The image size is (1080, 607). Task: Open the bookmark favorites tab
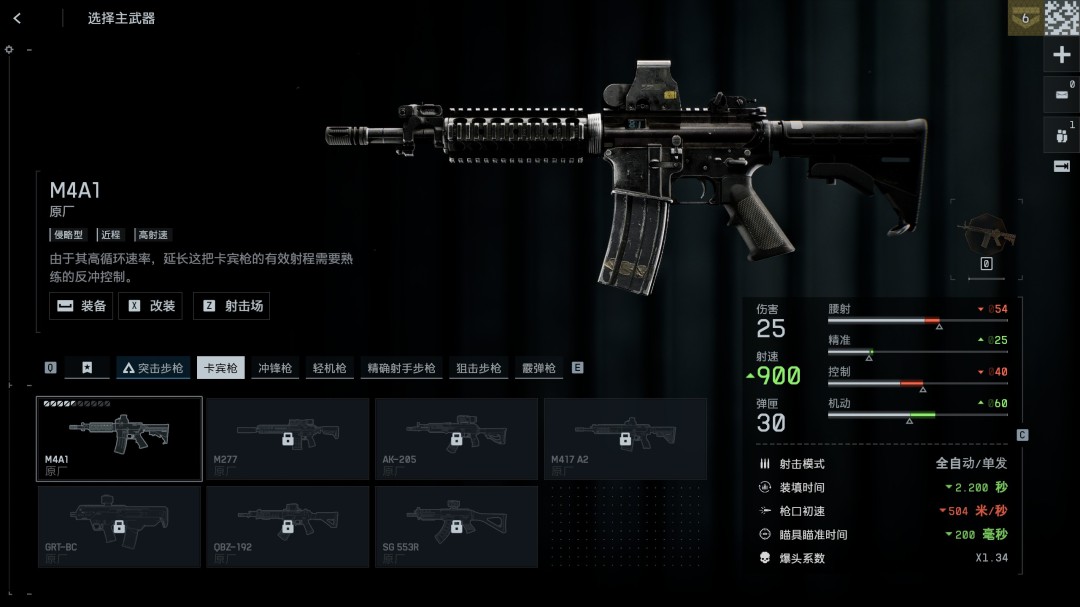[x=87, y=368]
